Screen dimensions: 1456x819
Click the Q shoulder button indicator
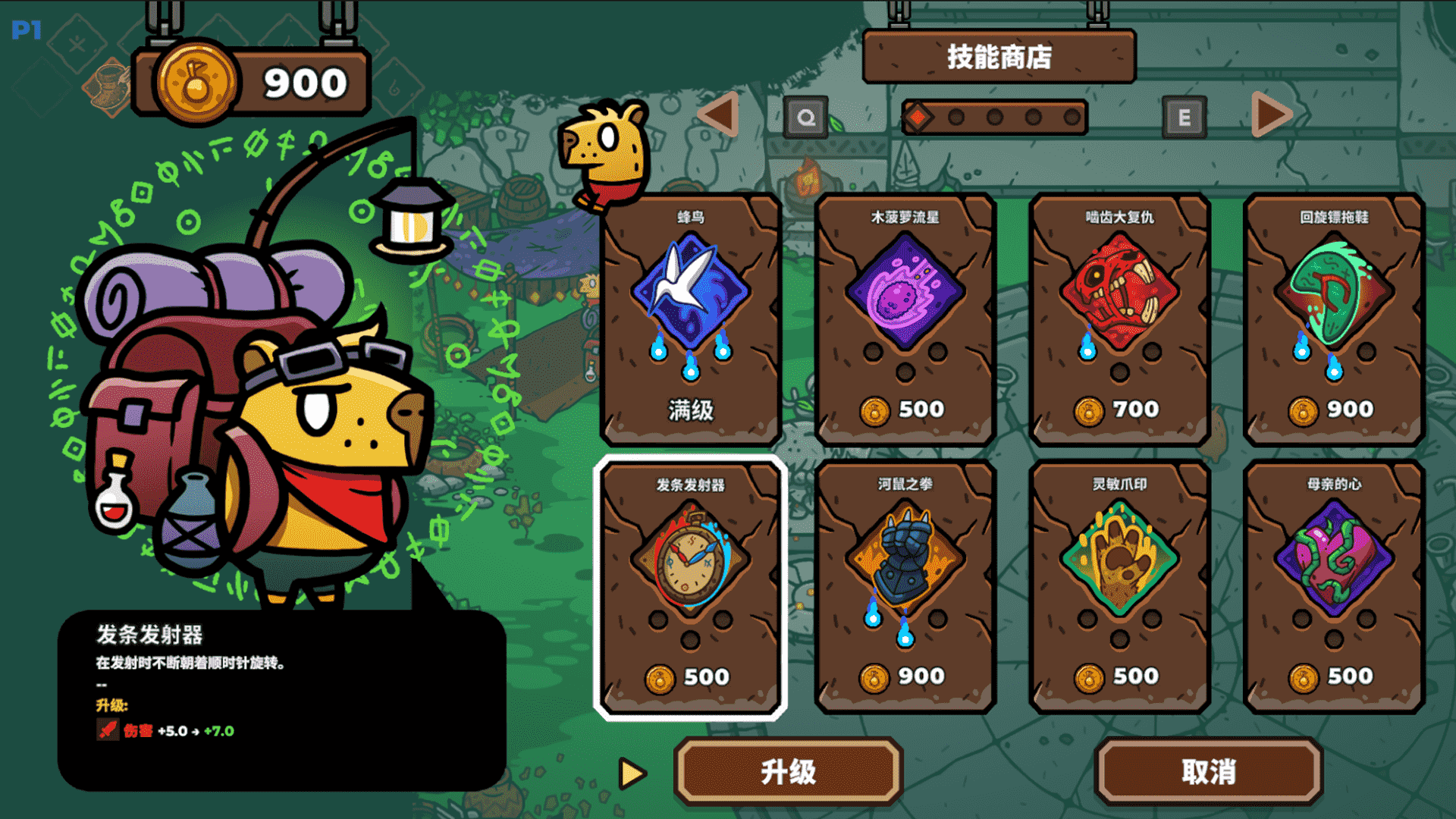[x=806, y=118]
